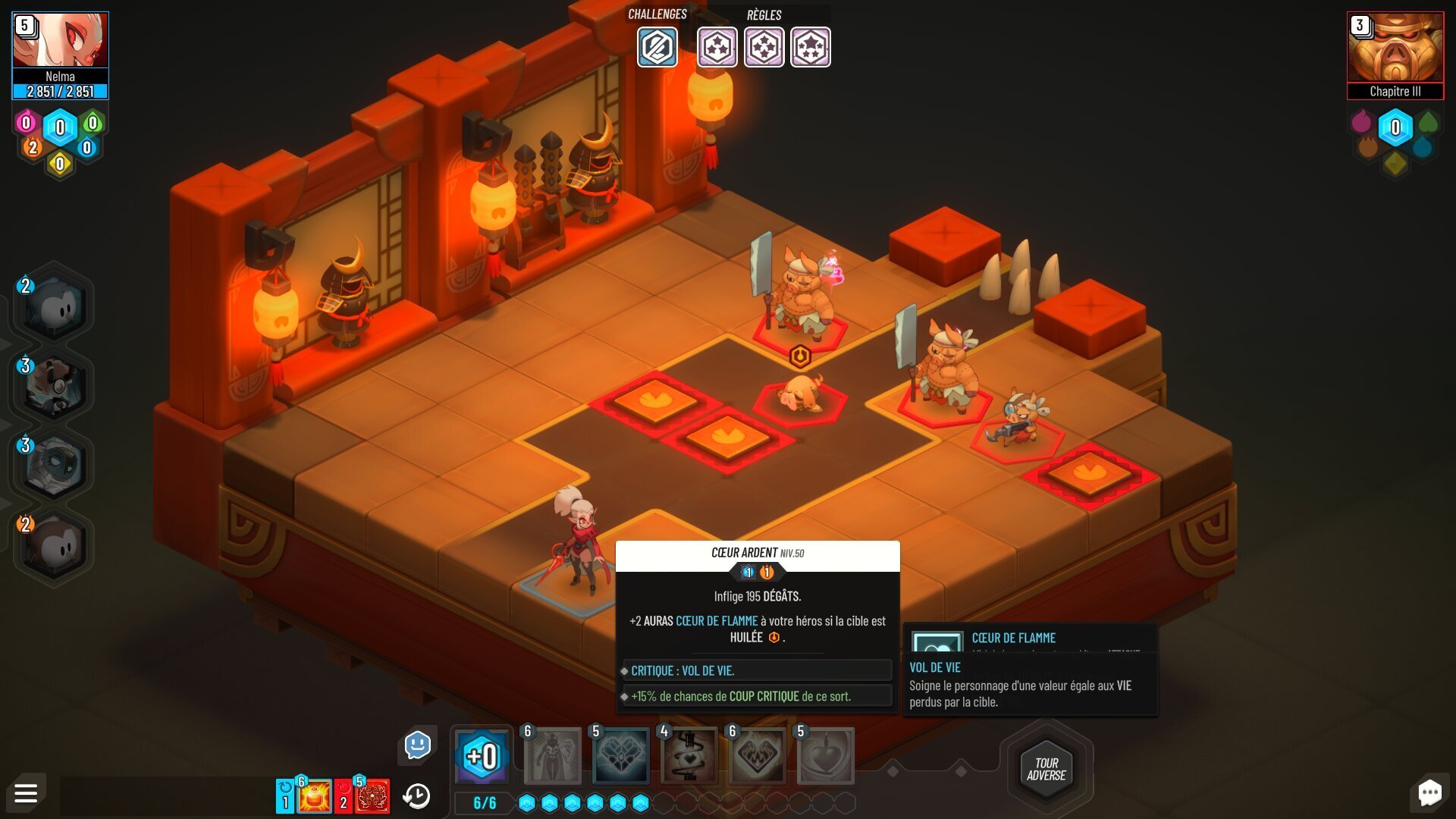Image resolution: width=1456 pixels, height=819 pixels.
Task: Open the chat speech bubble
Action: pyautogui.click(x=1429, y=793)
